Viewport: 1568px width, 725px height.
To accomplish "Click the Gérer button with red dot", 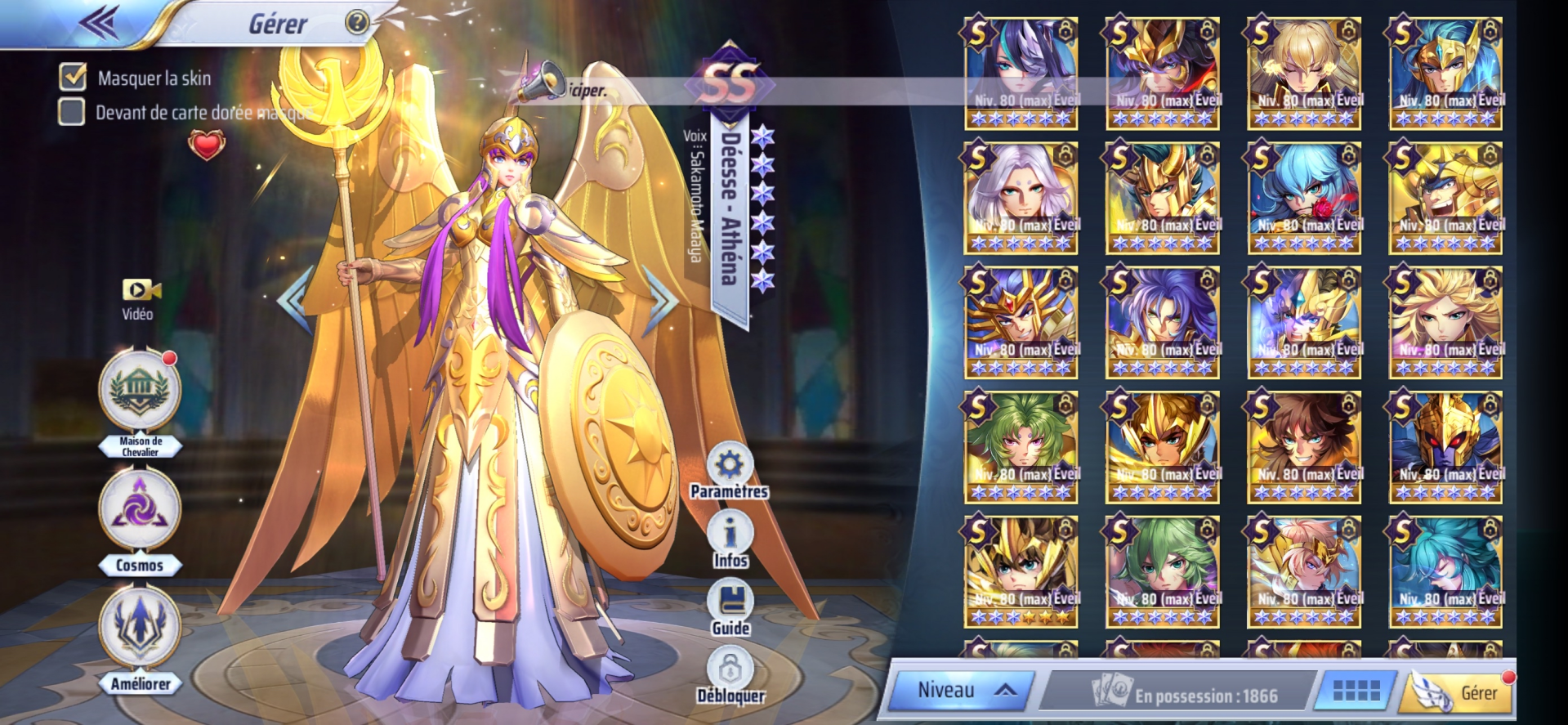I will pyautogui.click(x=1460, y=692).
